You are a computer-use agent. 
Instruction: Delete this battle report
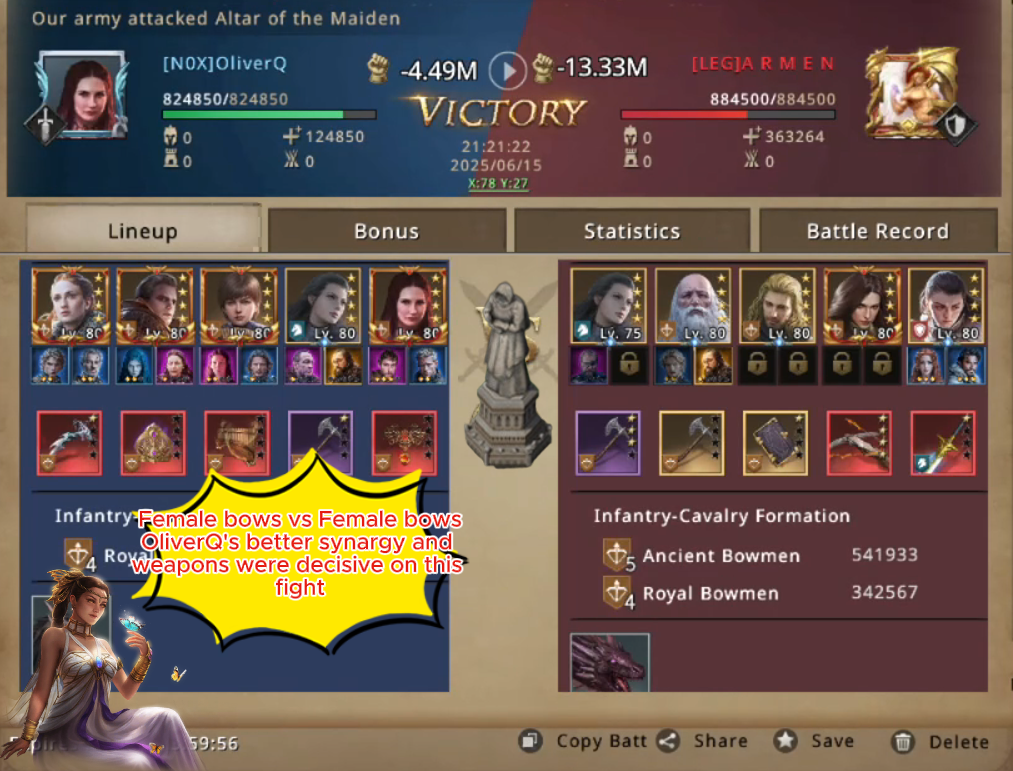coord(940,741)
